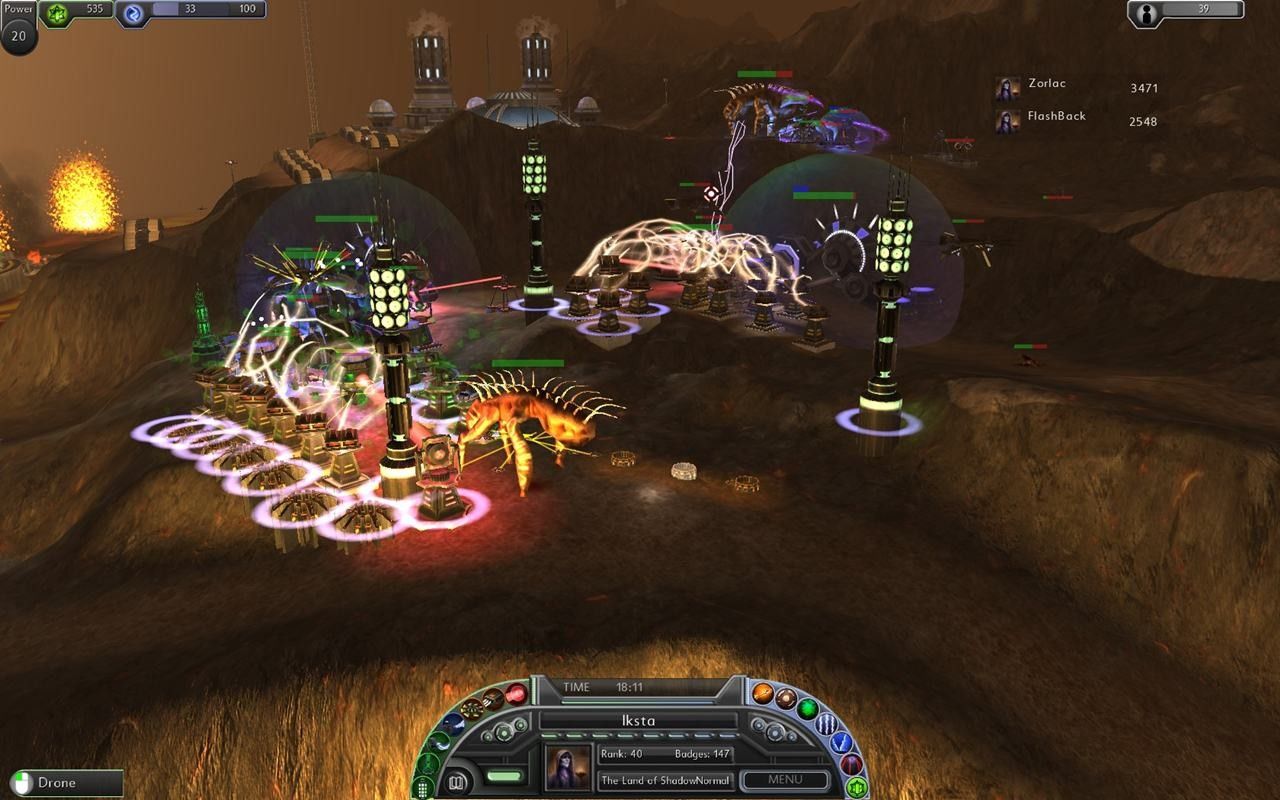Click the Drone mouse indicator panel
The height and width of the screenshot is (800, 1280).
pyautogui.click(x=67, y=783)
